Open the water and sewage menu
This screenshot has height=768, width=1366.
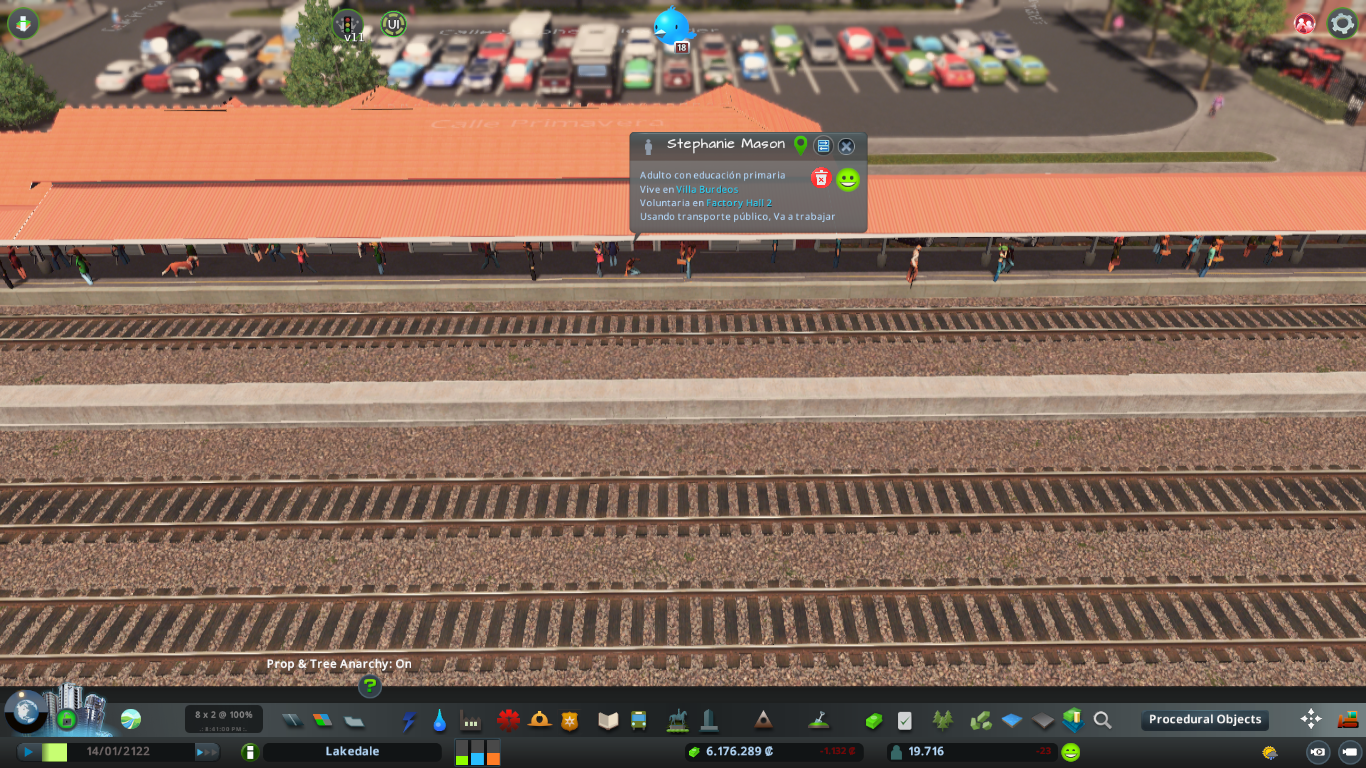click(439, 719)
